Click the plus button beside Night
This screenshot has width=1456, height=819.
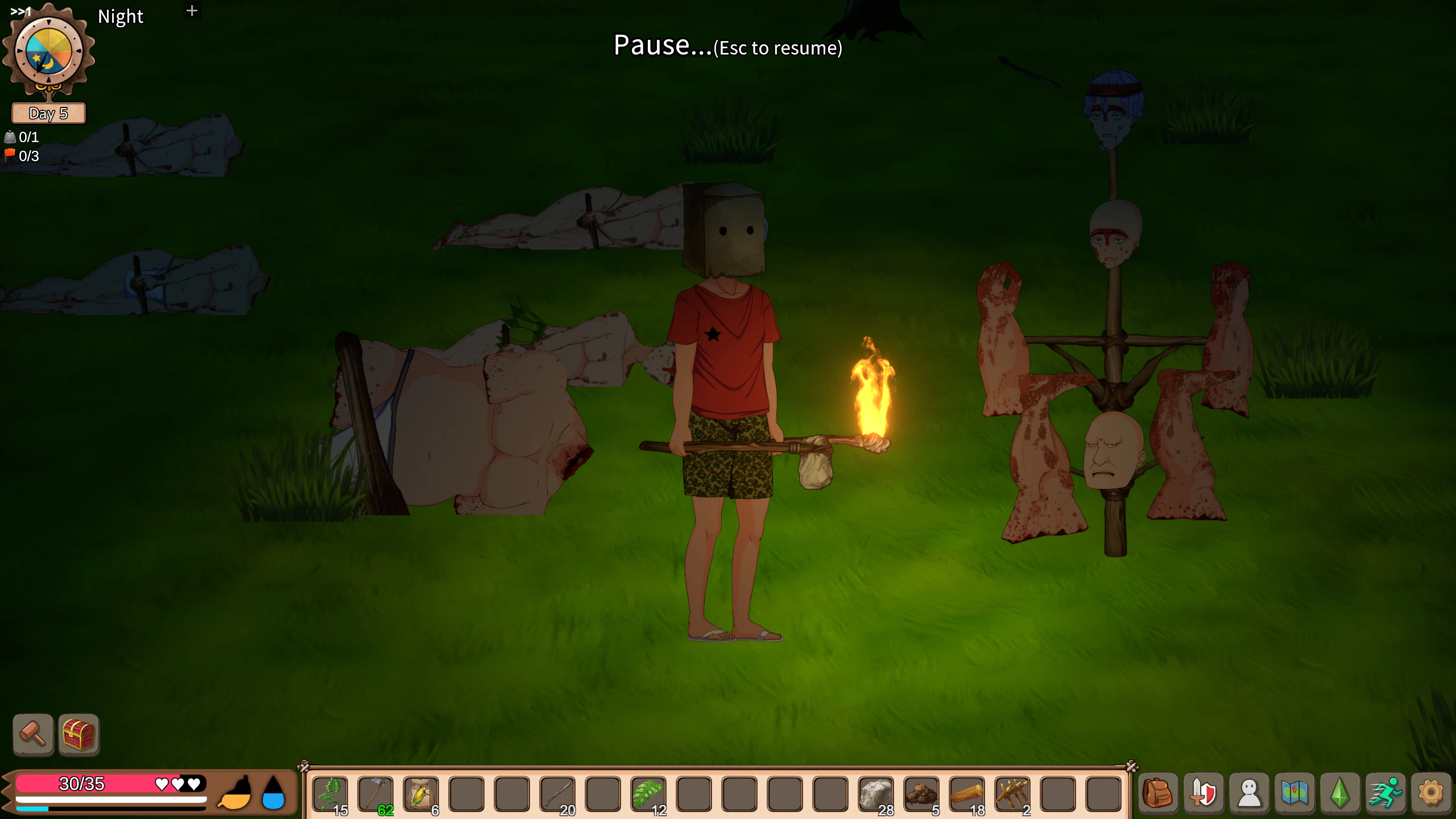[x=192, y=11]
